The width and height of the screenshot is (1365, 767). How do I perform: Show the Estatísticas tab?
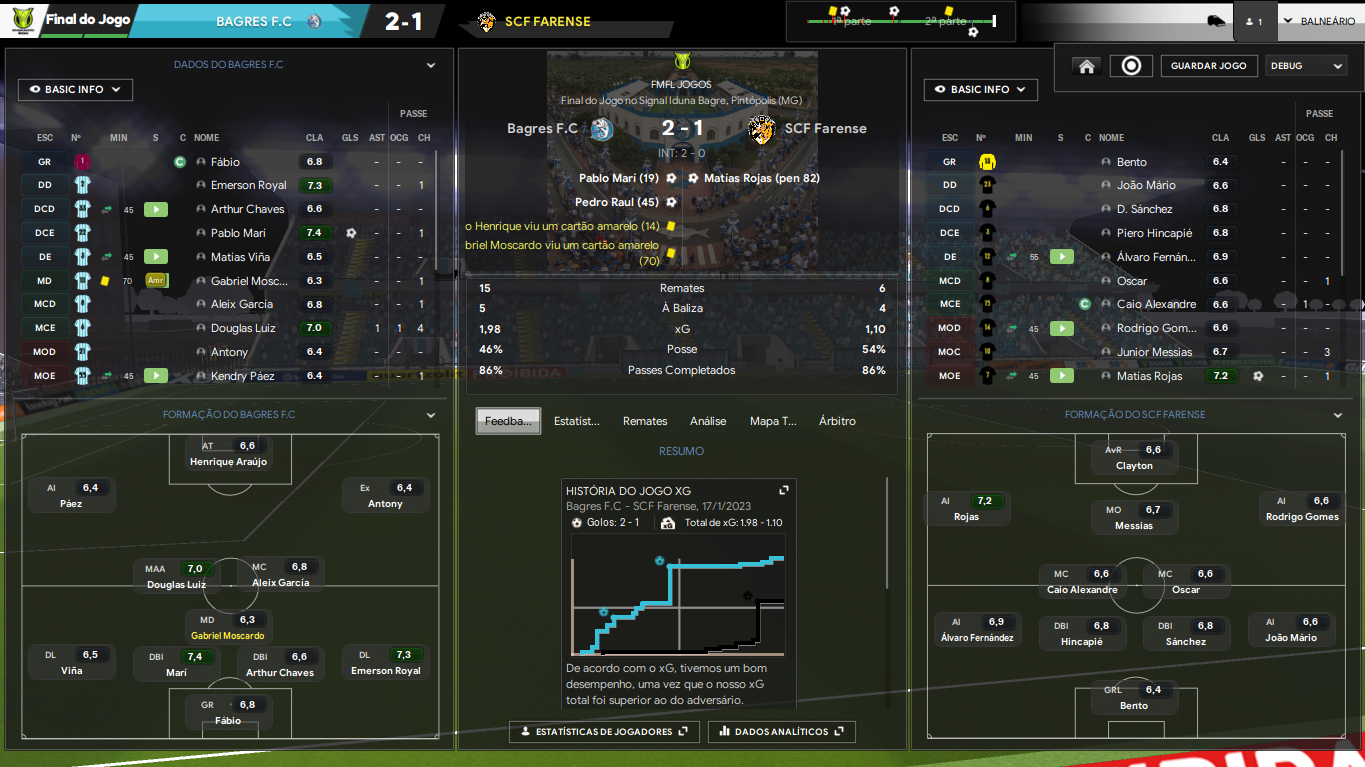[x=577, y=421]
